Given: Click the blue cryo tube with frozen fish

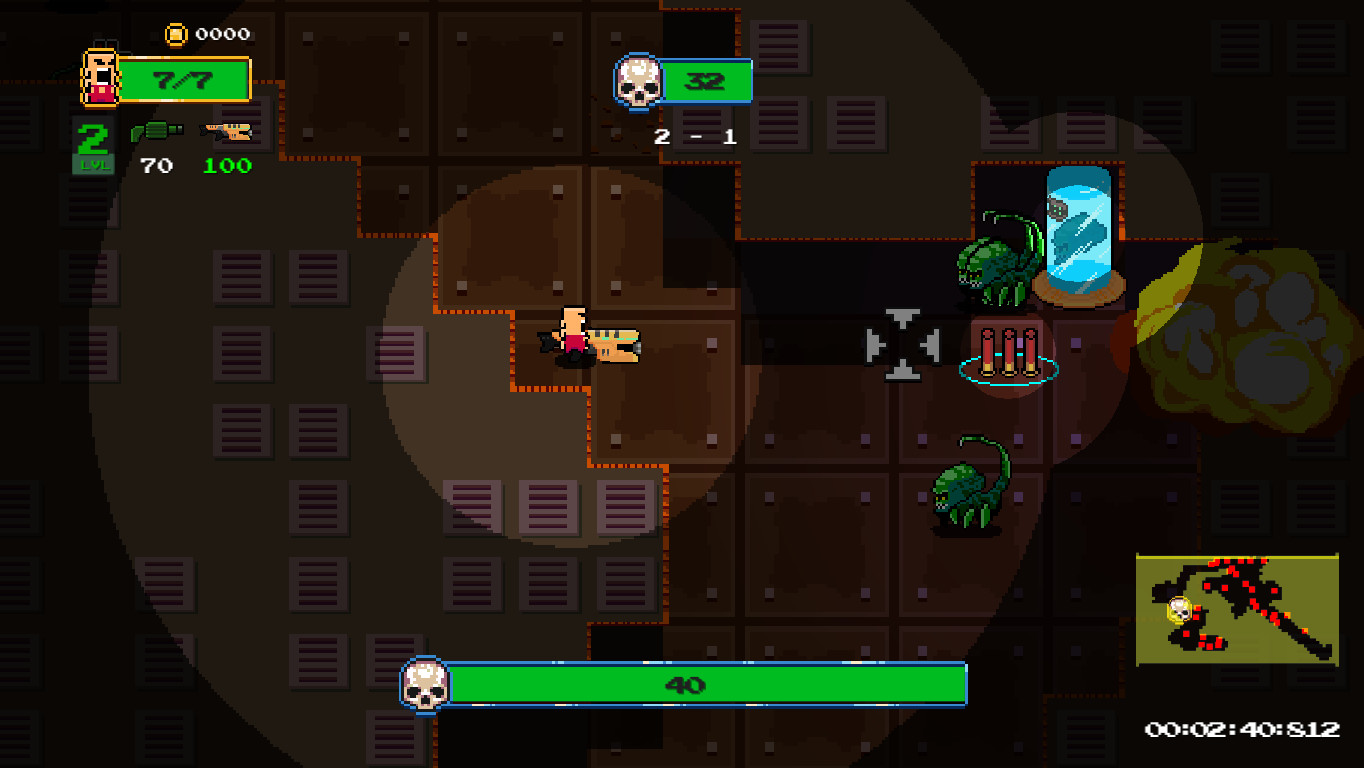Looking at the screenshot, I should tap(1080, 230).
